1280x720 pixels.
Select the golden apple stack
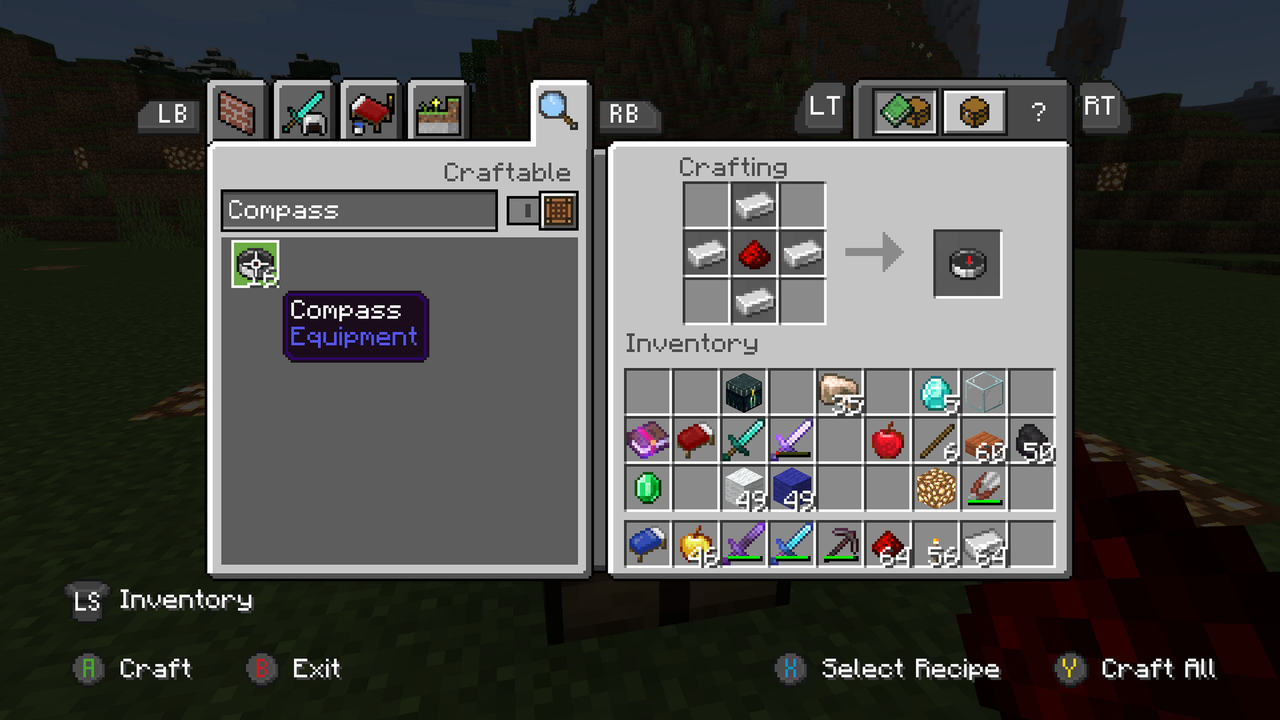tap(695, 543)
